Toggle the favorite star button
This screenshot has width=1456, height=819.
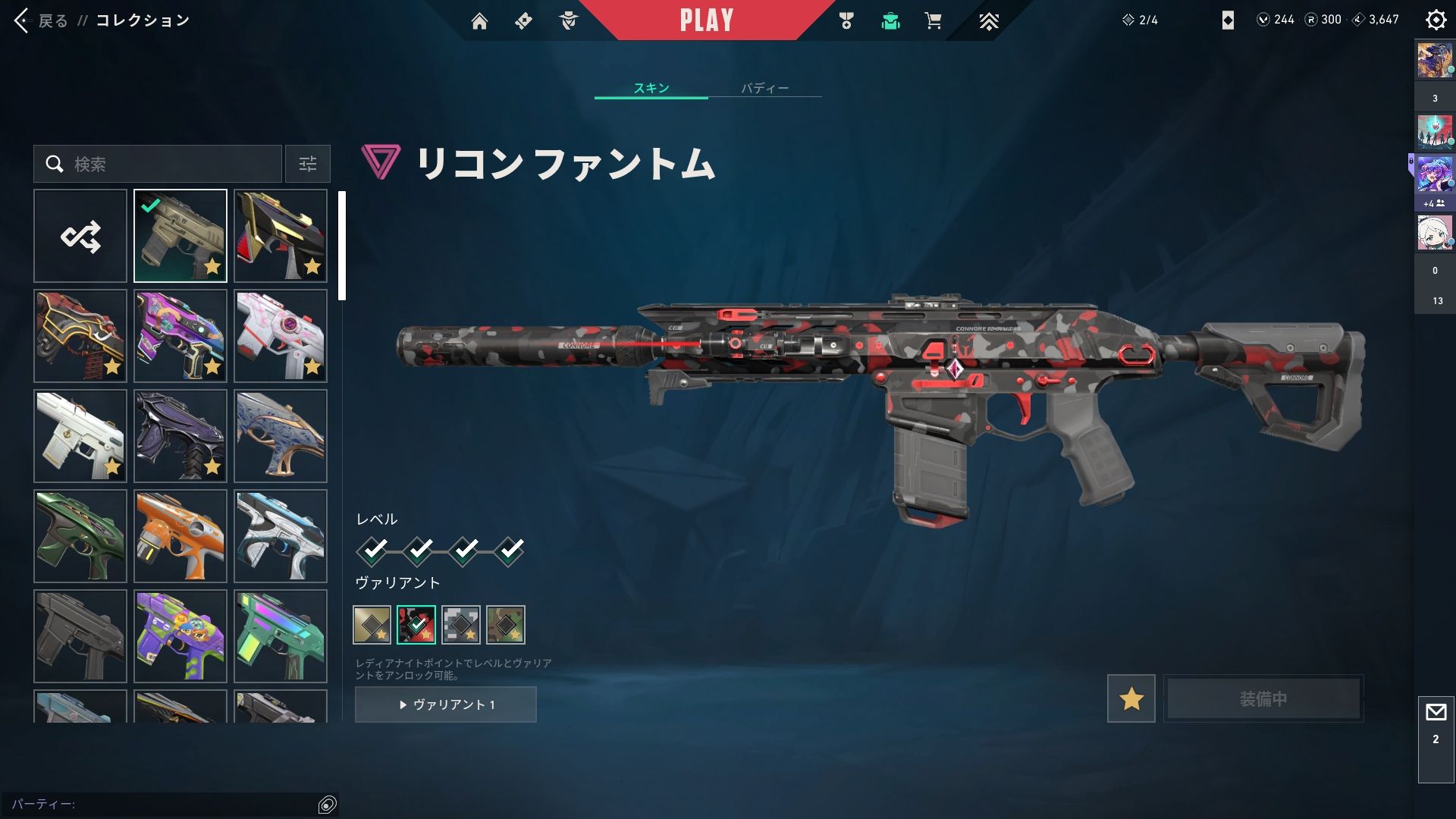tap(1131, 698)
